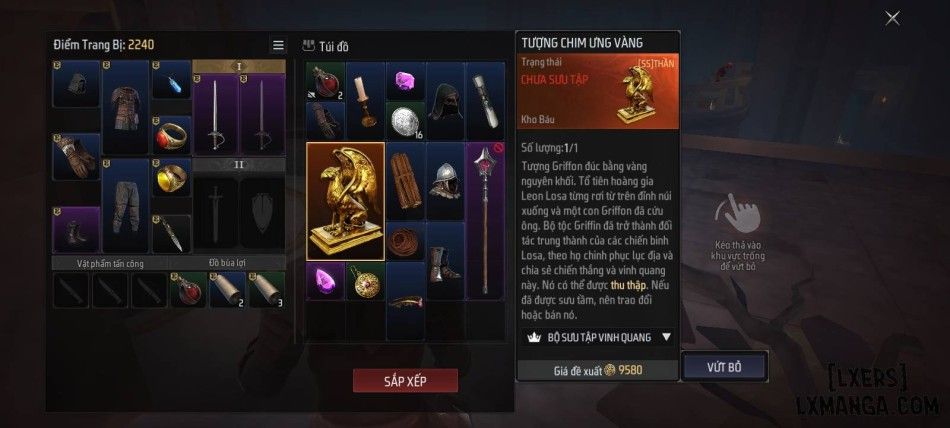Select the golden griffin statue in the bag

pyautogui.click(x=345, y=200)
